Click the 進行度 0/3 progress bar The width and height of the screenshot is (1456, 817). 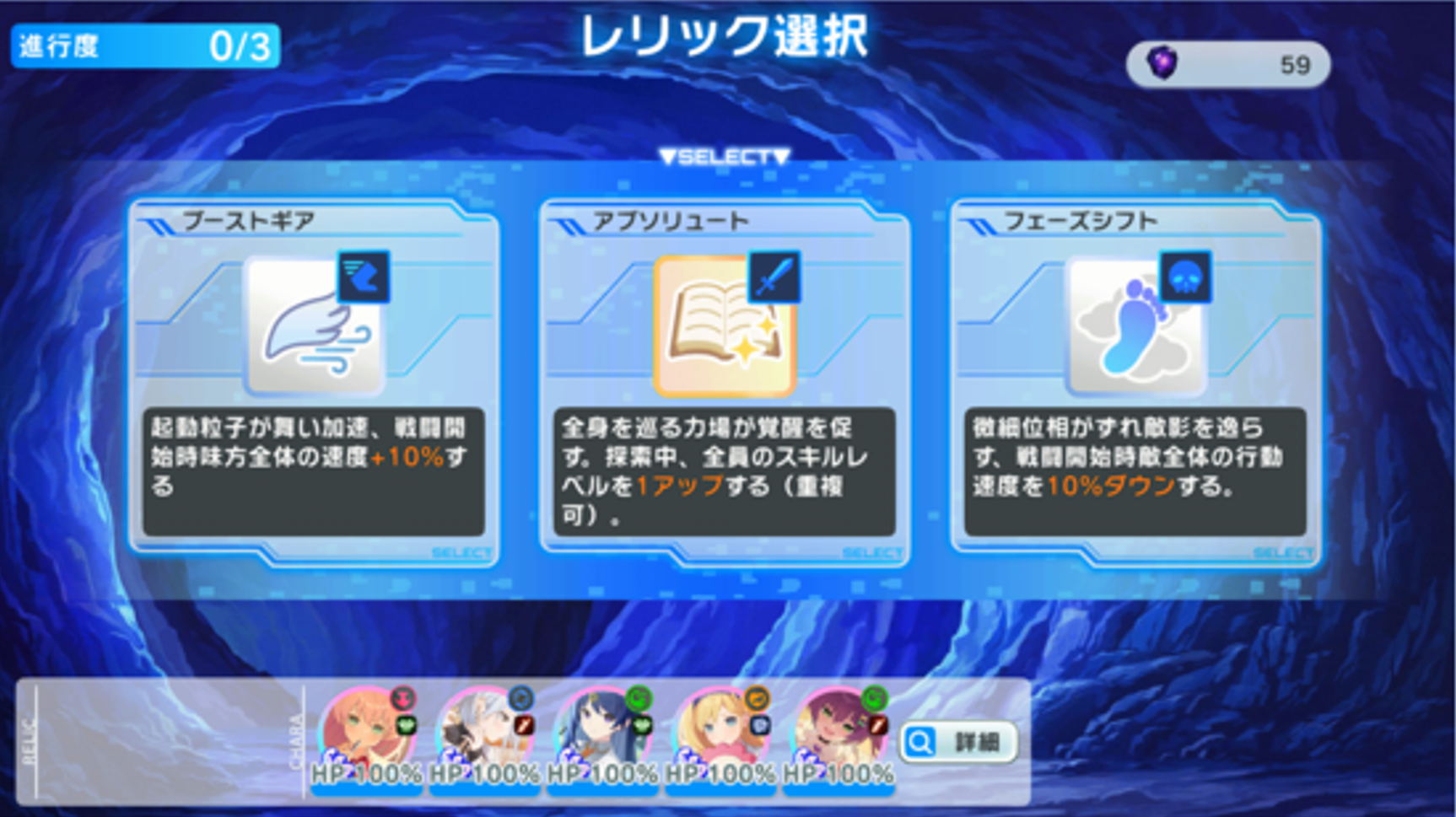point(143,44)
